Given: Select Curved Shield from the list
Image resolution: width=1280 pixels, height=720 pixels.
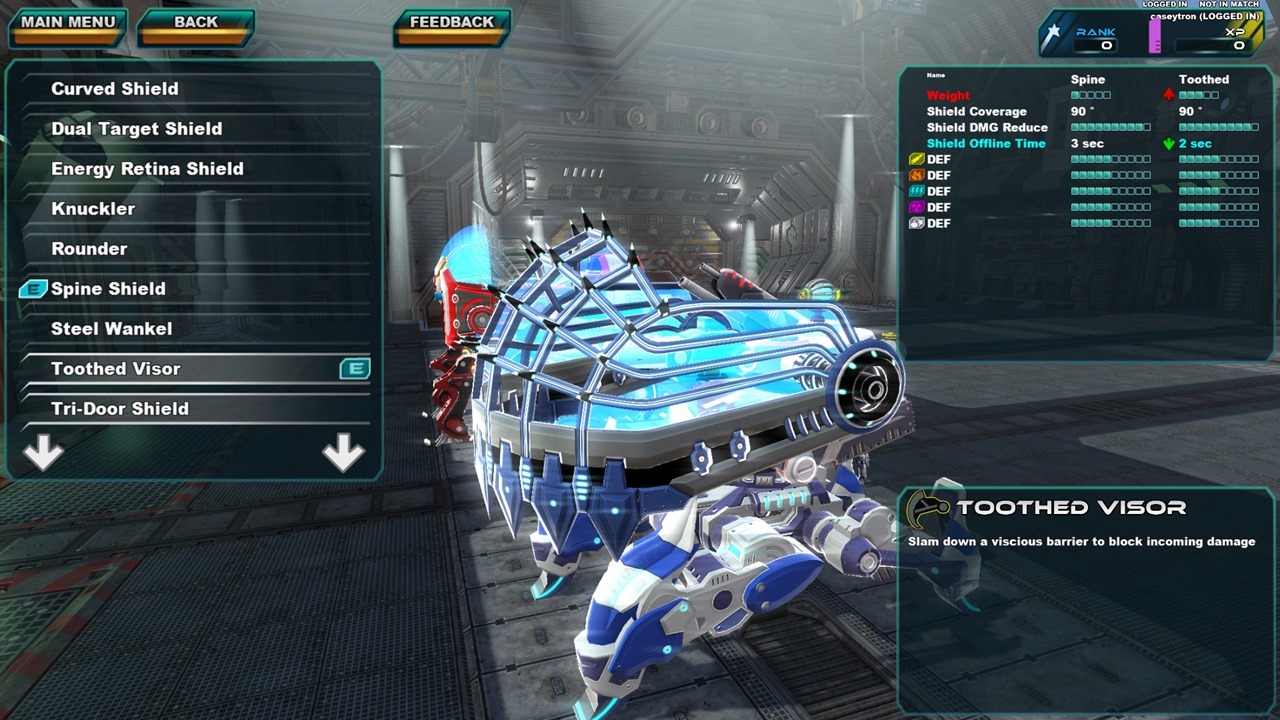Looking at the screenshot, I should 115,89.
